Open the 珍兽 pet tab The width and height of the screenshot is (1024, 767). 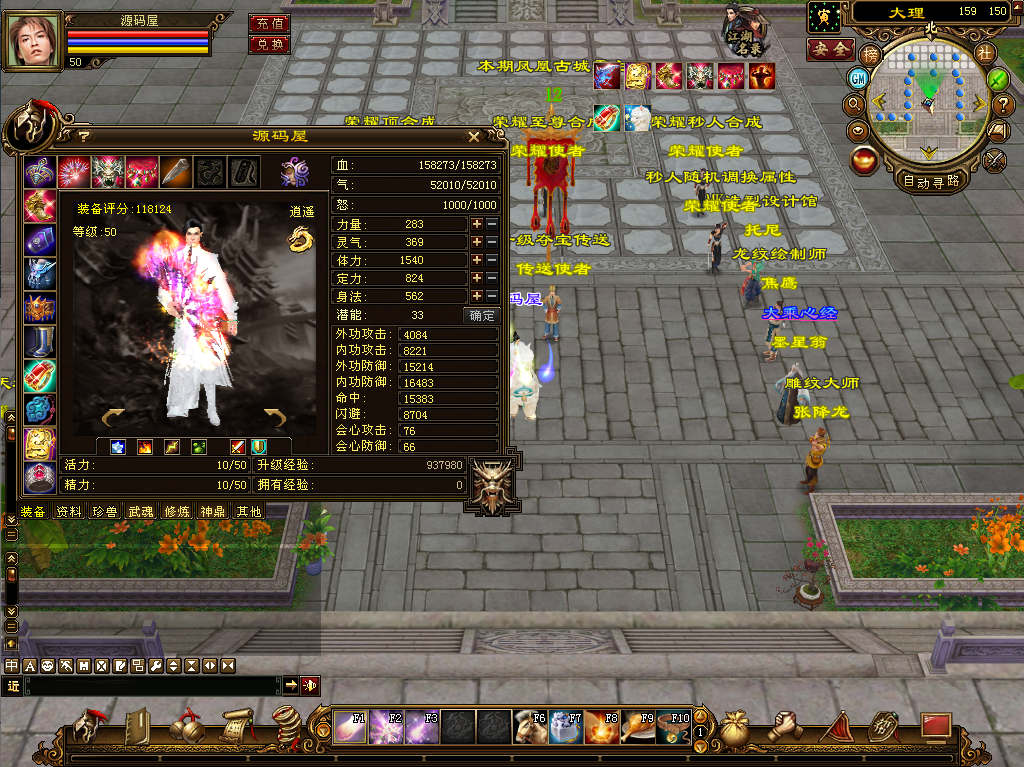[x=104, y=511]
